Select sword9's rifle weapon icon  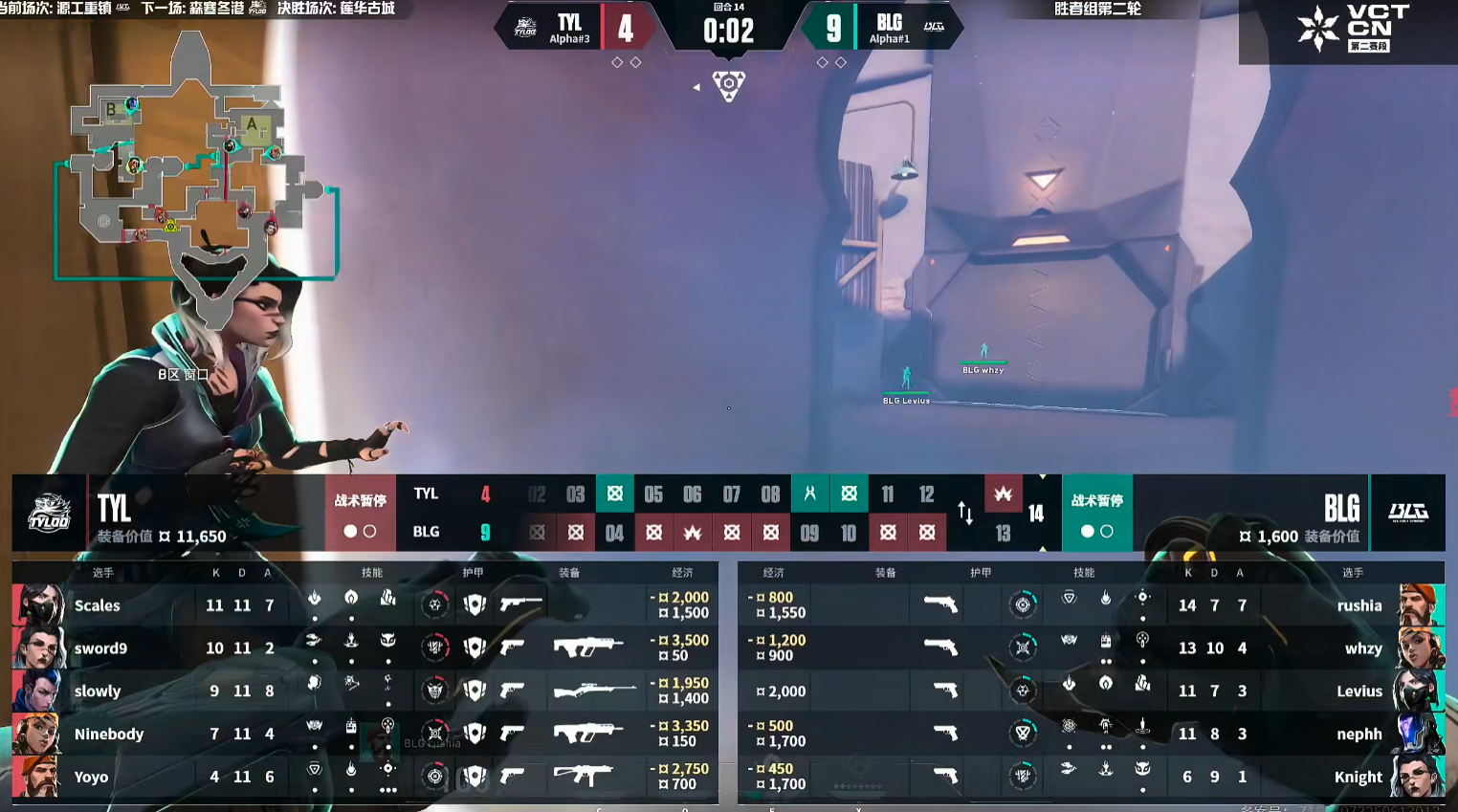586,647
